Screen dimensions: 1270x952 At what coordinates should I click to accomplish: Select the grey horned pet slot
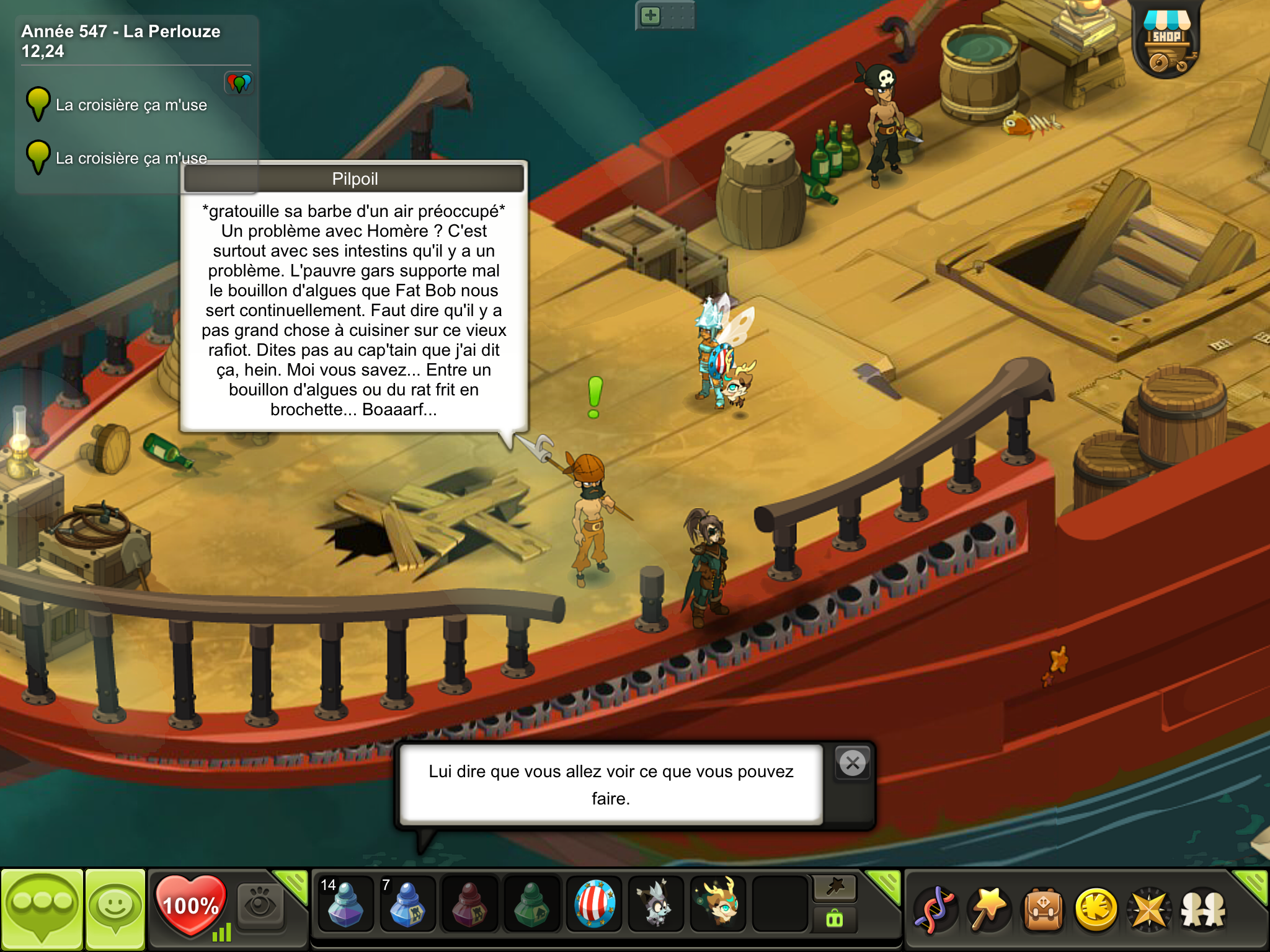click(656, 904)
